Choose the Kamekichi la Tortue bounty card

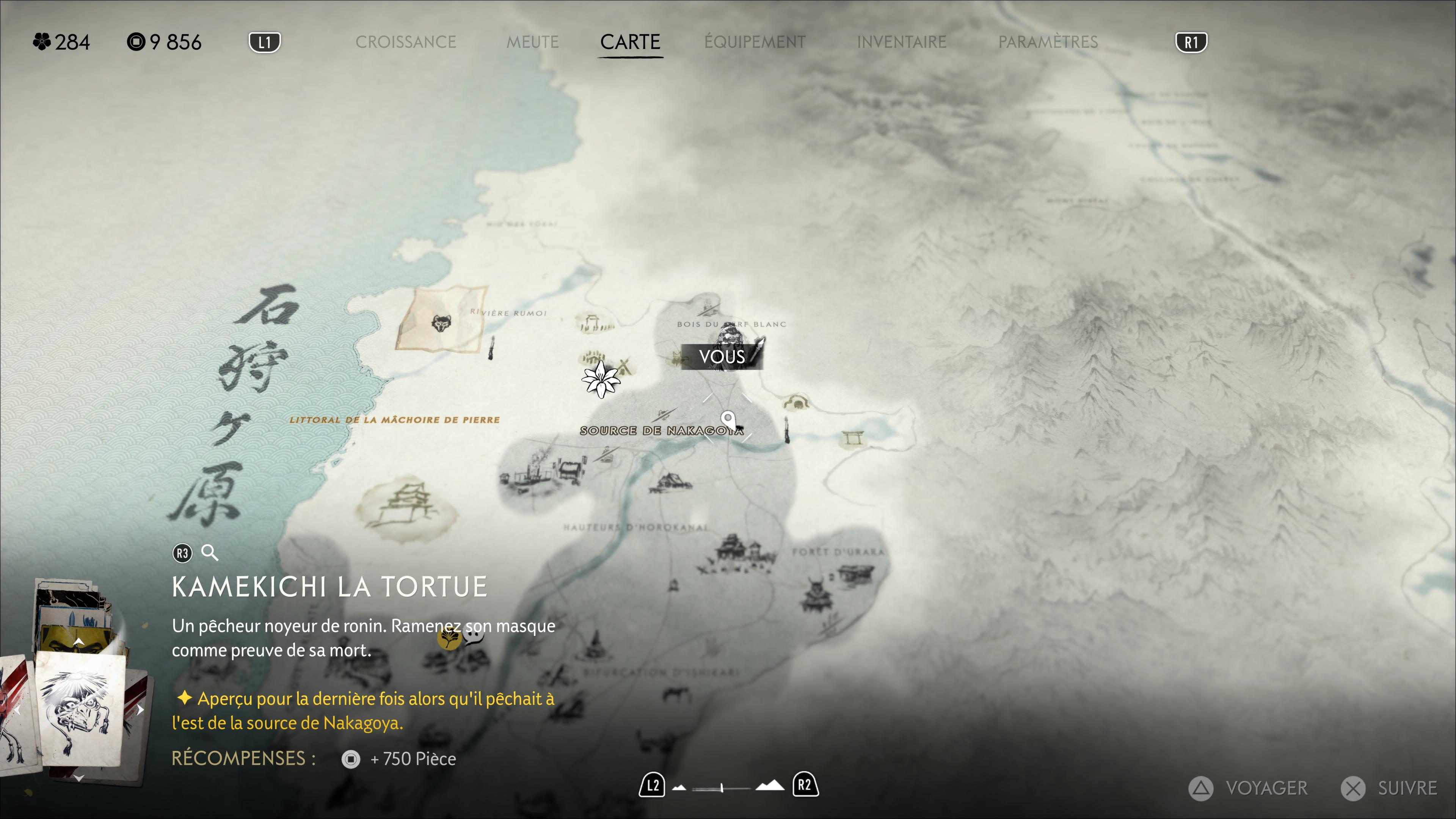80,709
